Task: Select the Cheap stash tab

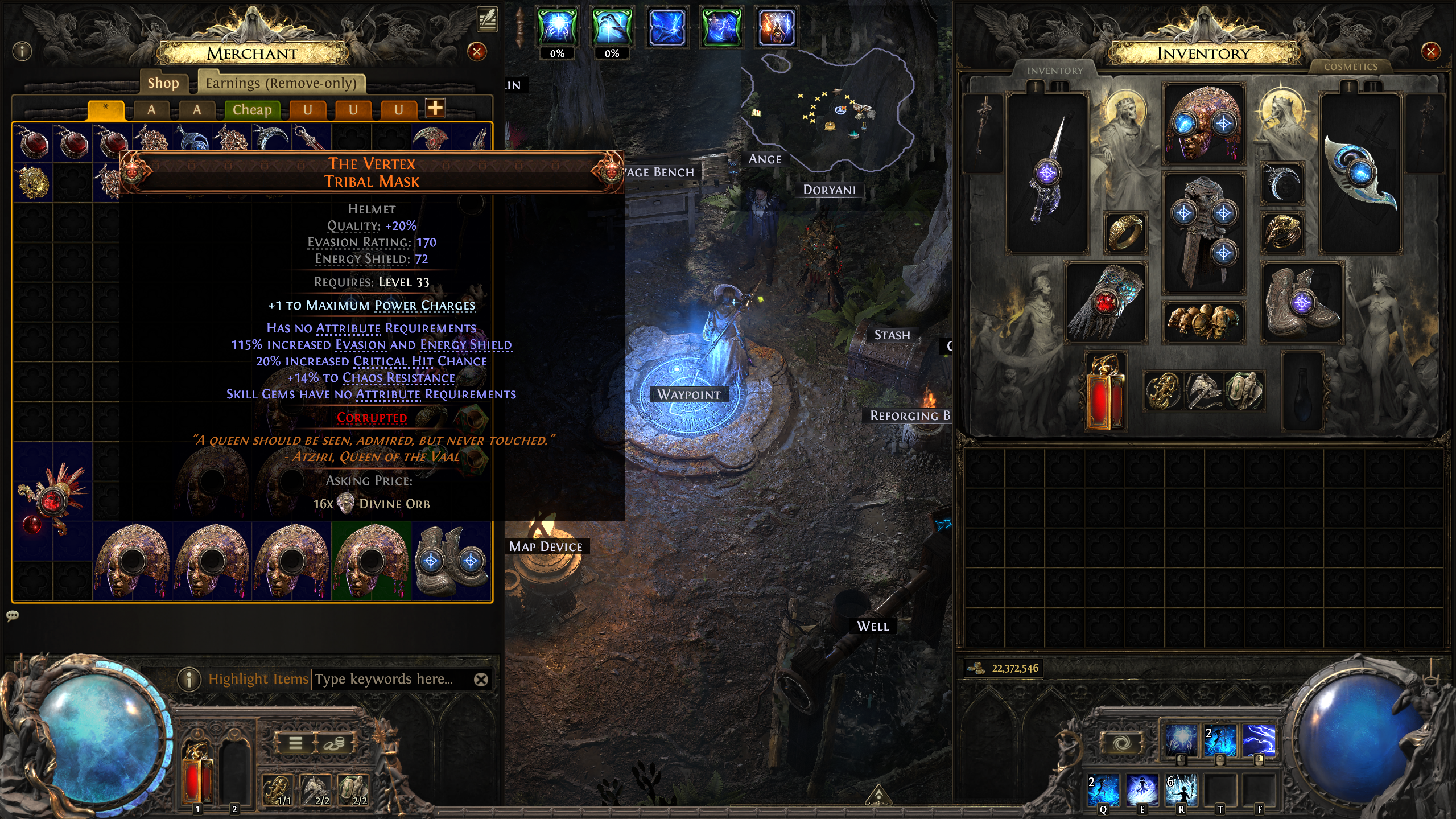Action: (252, 109)
